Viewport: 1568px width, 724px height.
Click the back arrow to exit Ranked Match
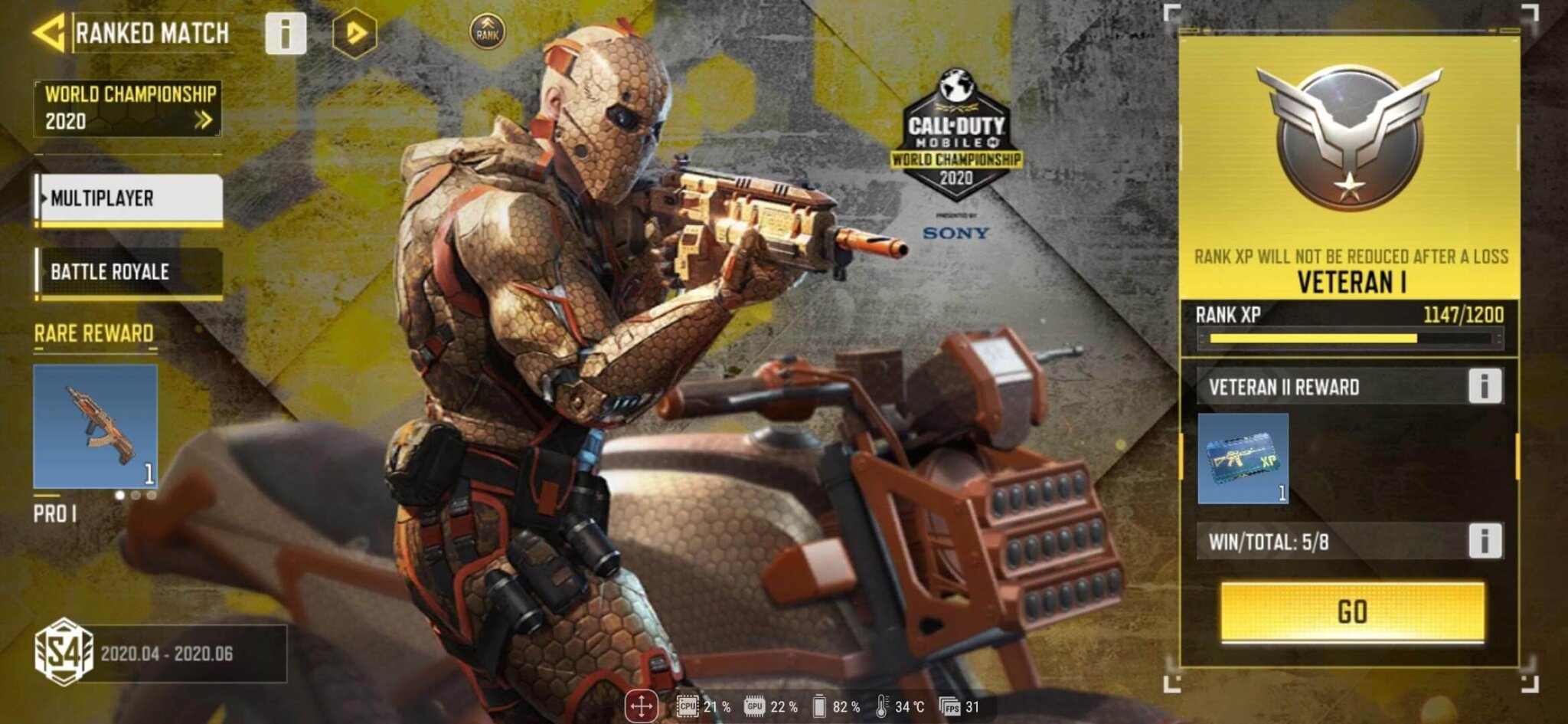coord(47,34)
